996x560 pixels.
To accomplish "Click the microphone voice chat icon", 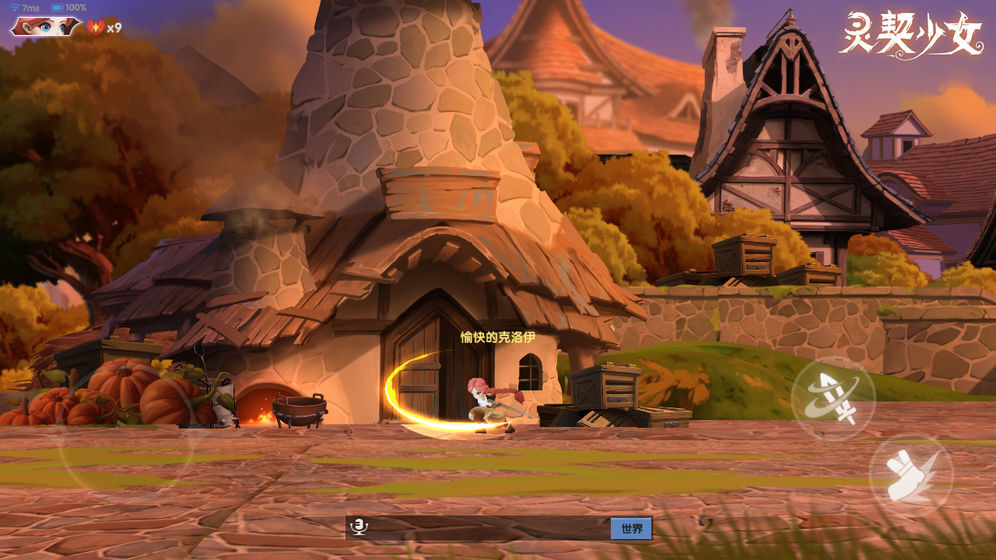I will [356, 528].
